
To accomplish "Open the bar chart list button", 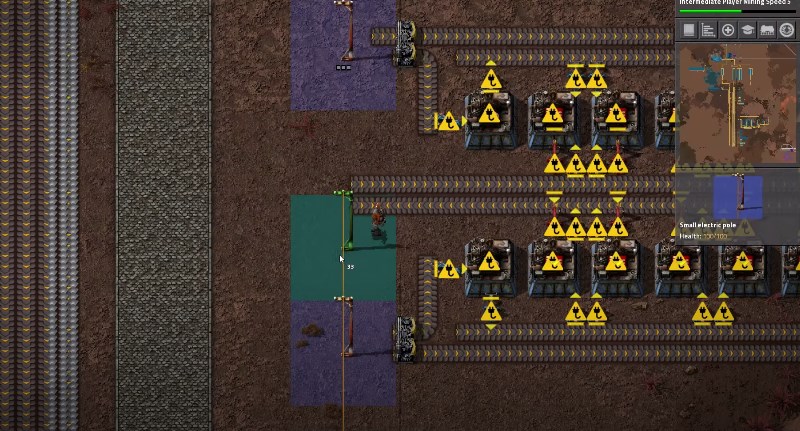I will pyautogui.click(x=708, y=30).
